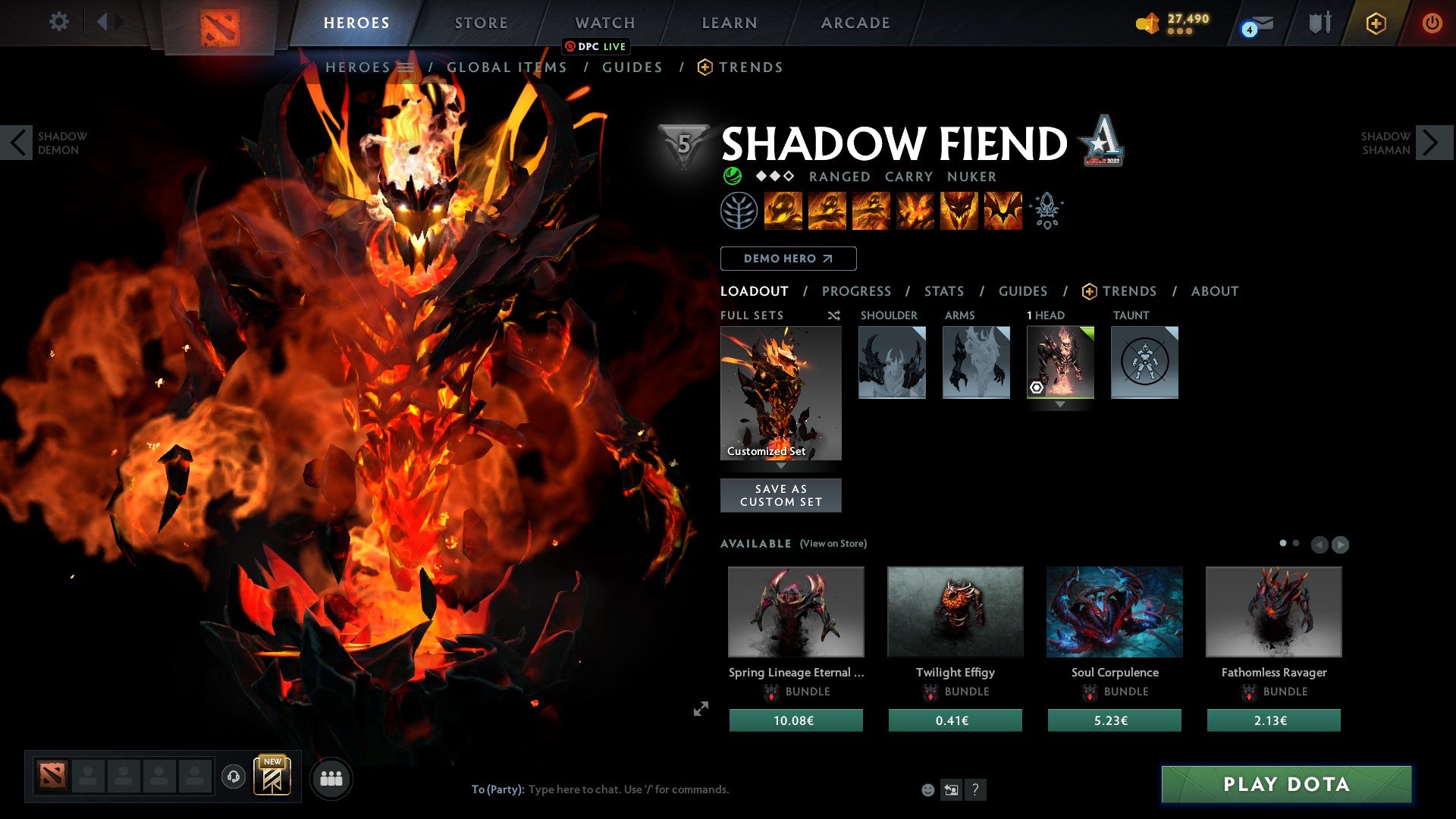
Task: Click the DEMO HERO button
Action: (x=787, y=259)
